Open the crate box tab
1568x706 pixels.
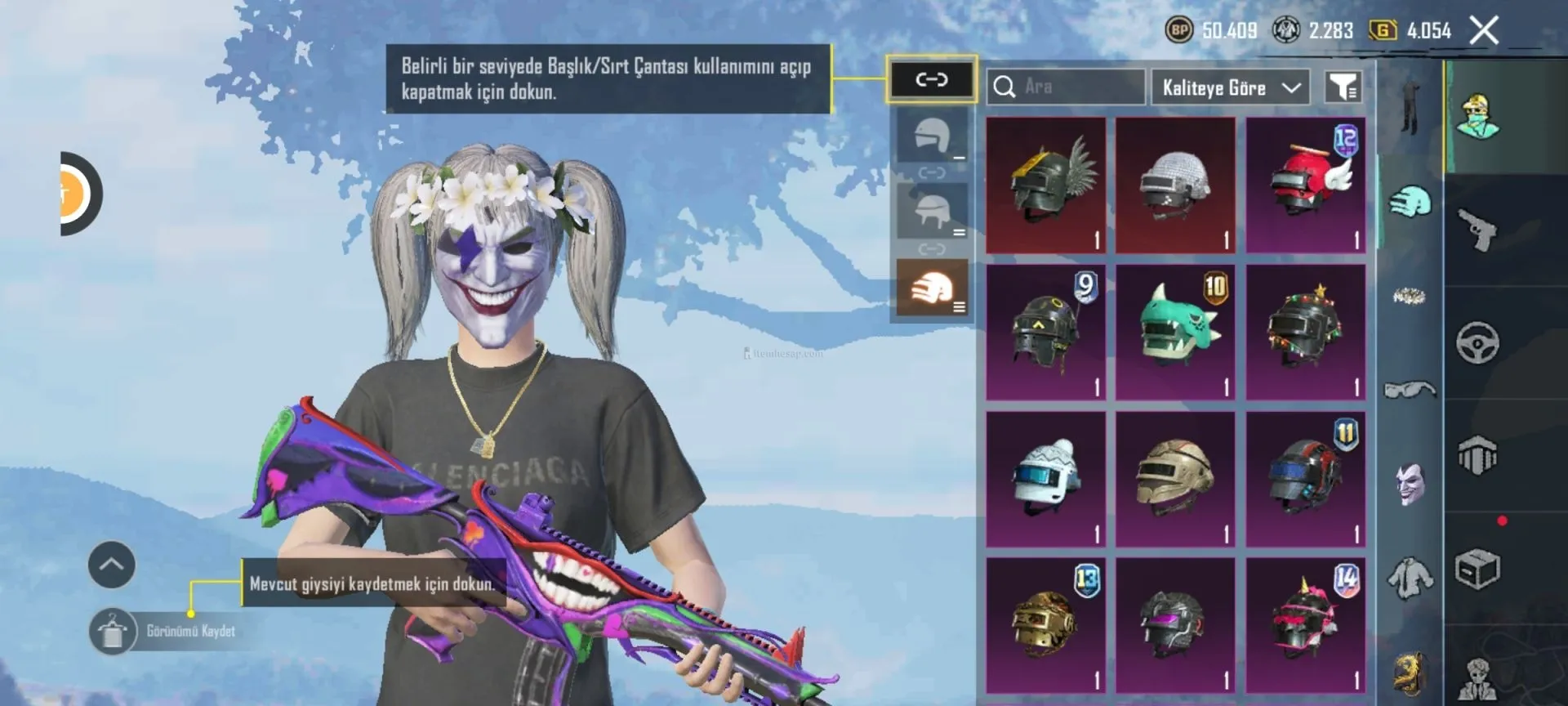click(x=1477, y=570)
